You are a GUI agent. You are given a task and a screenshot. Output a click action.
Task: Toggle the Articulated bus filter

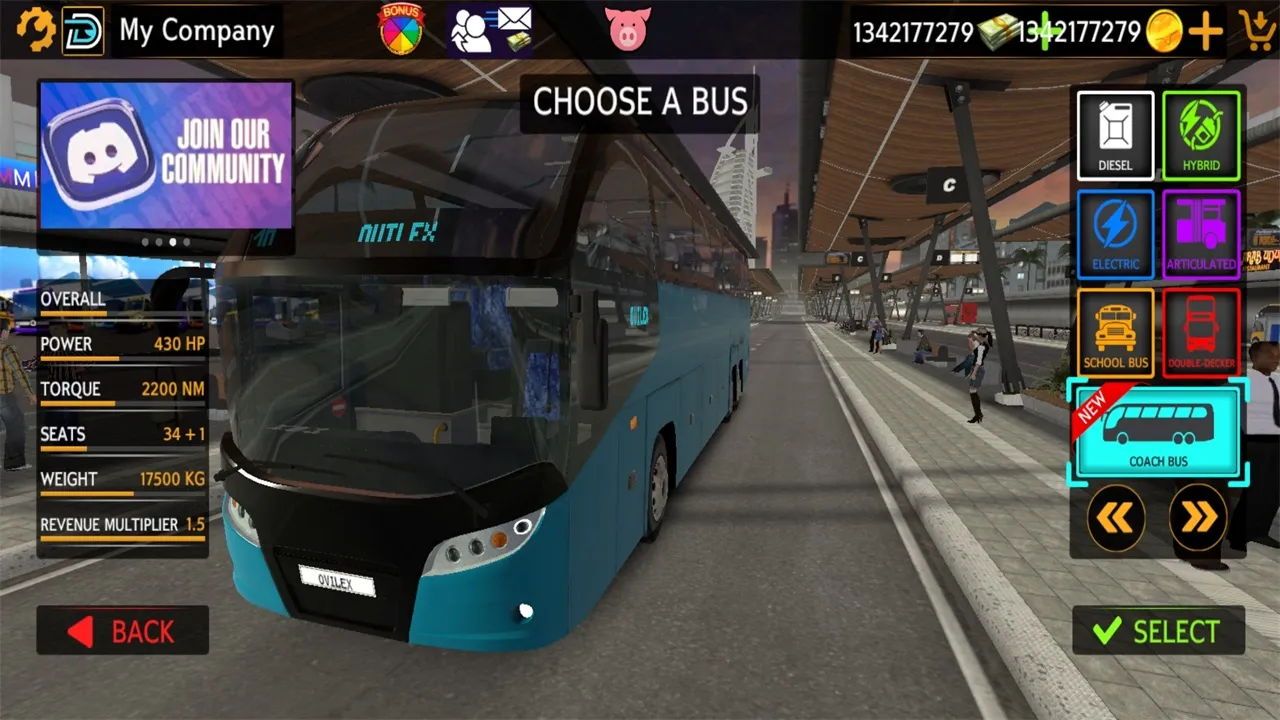click(1201, 233)
